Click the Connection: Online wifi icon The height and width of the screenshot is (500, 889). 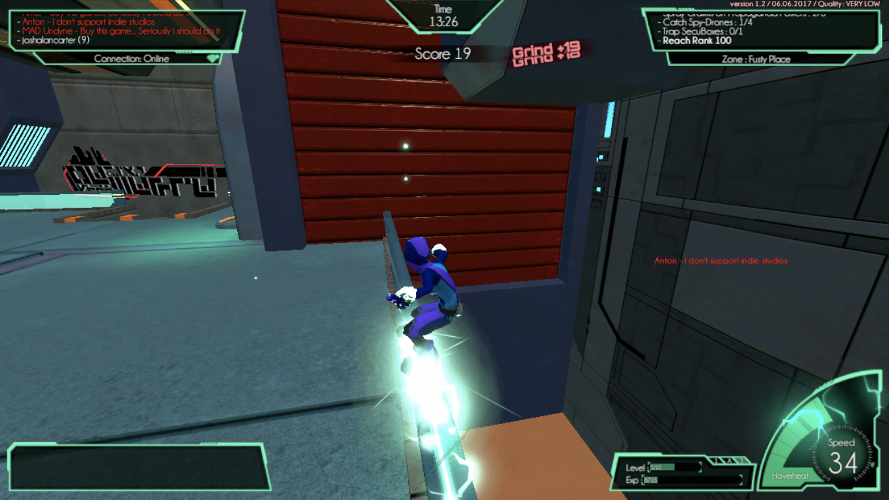(212, 58)
